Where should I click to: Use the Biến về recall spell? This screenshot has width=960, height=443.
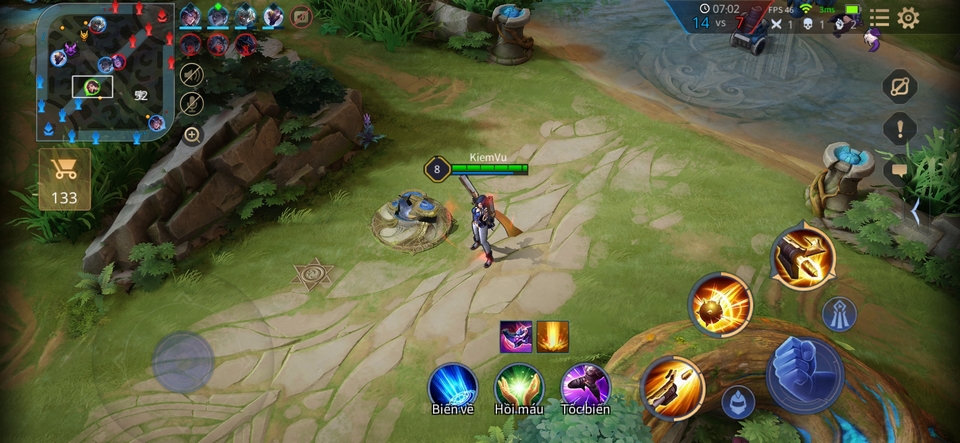coord(453,386)
